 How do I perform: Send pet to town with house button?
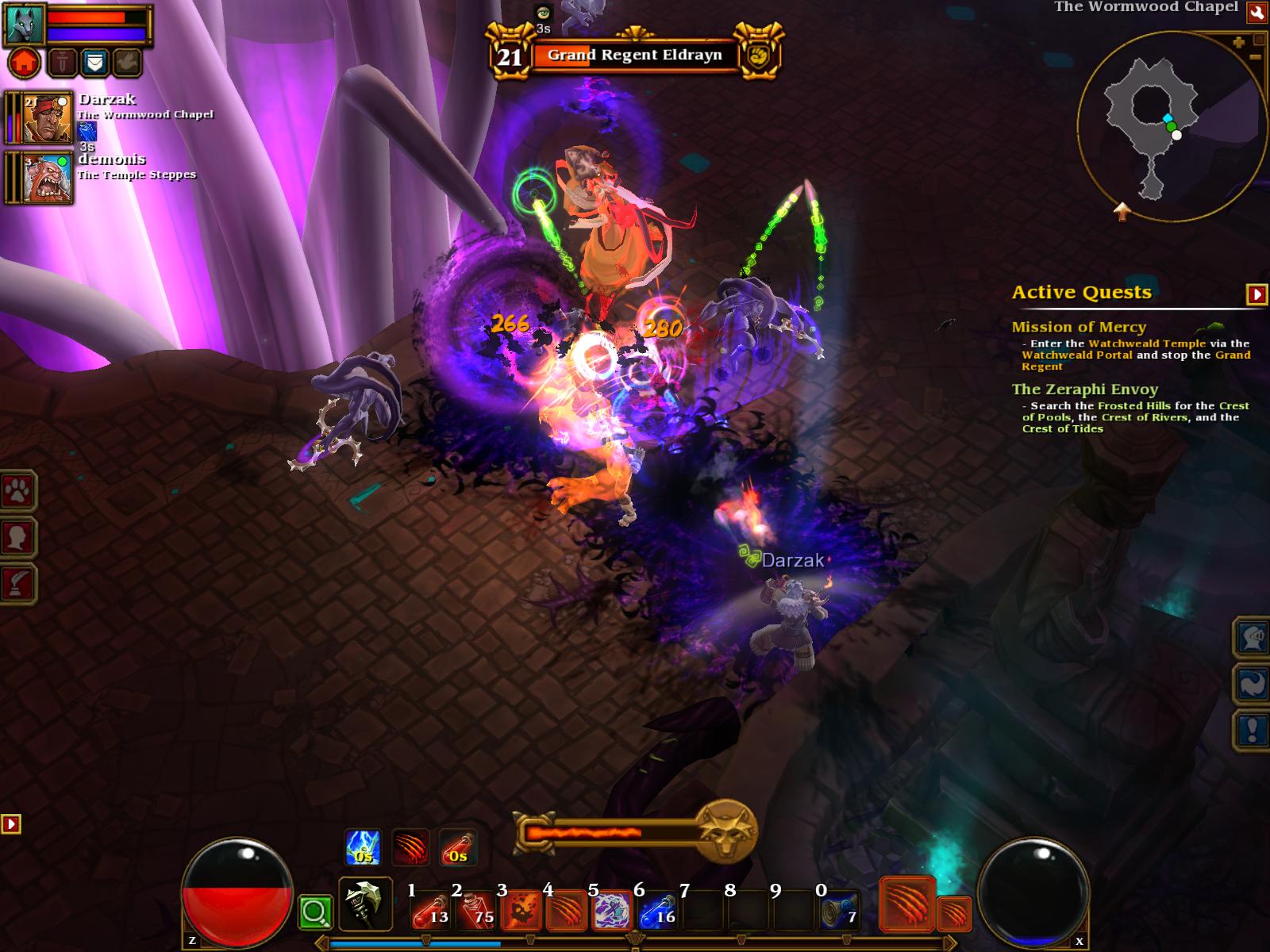coord(25,63)
